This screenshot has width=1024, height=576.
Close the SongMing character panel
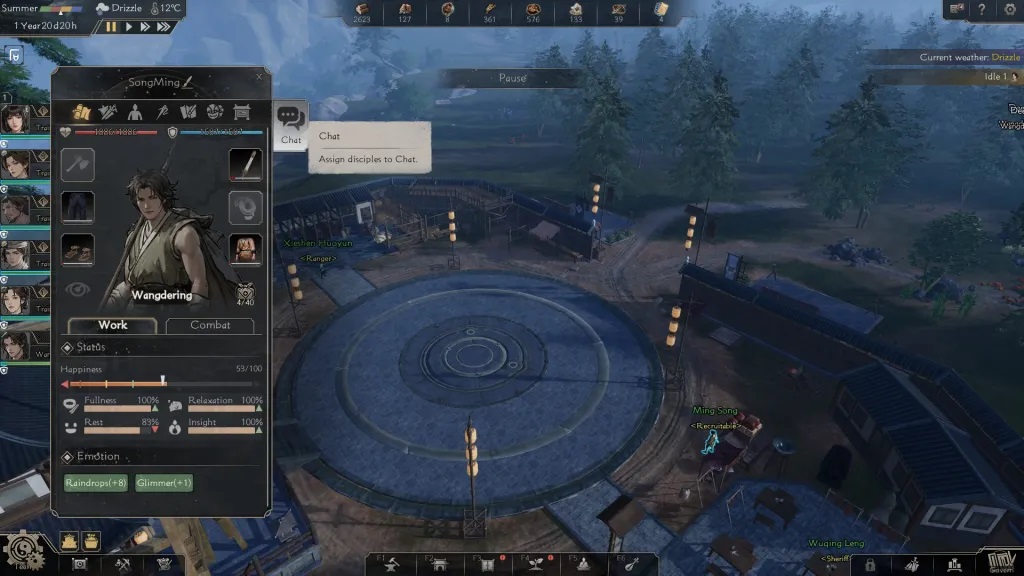point(259,76)
